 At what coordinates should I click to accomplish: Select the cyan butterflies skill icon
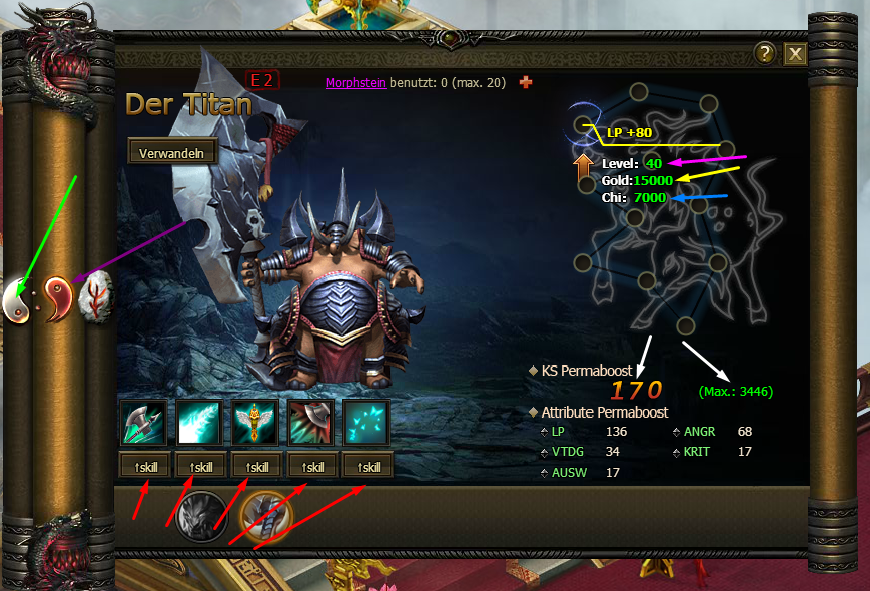[x=367, y=422]
